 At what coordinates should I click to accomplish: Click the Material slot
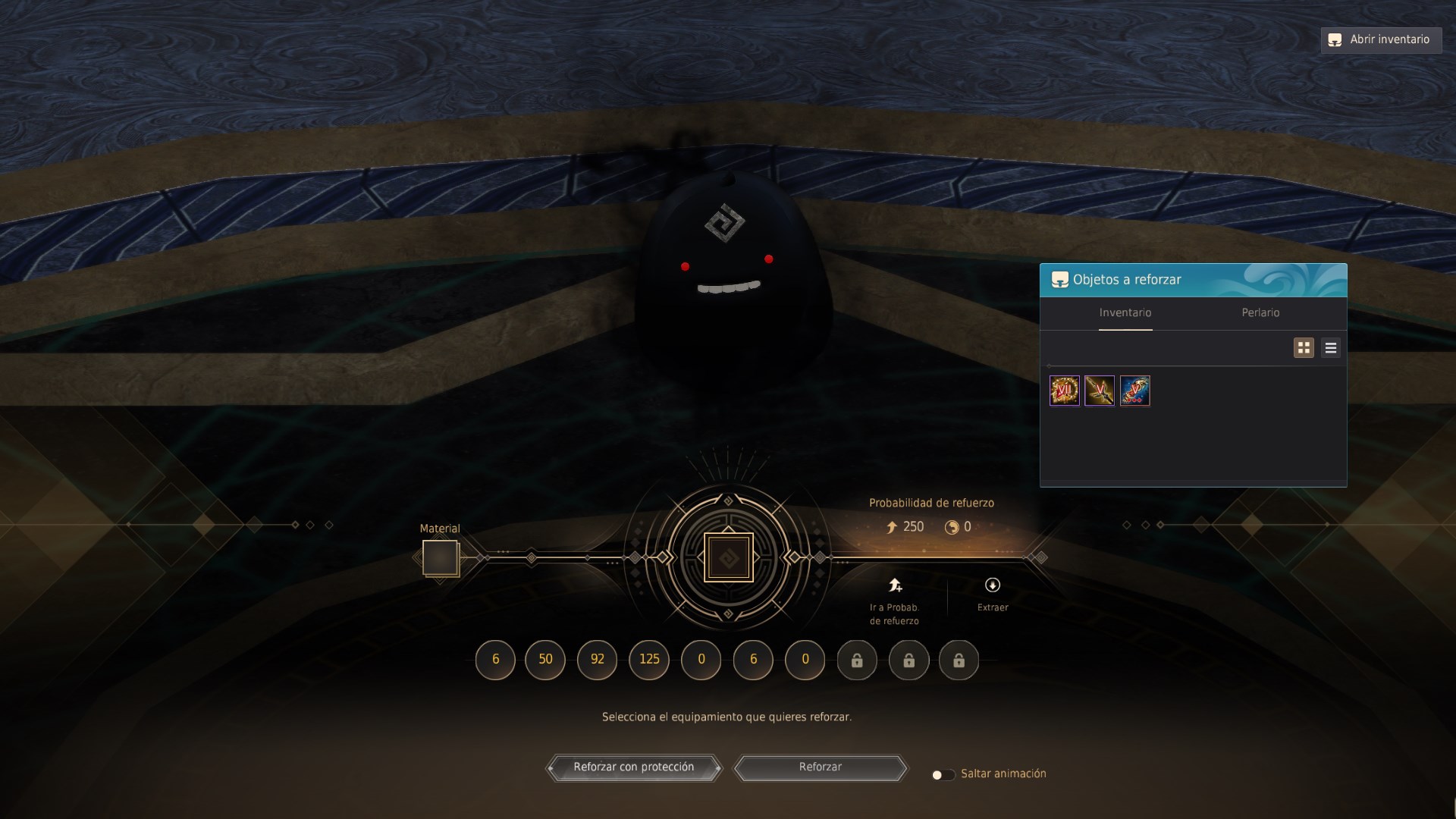(x=441, y=558)
